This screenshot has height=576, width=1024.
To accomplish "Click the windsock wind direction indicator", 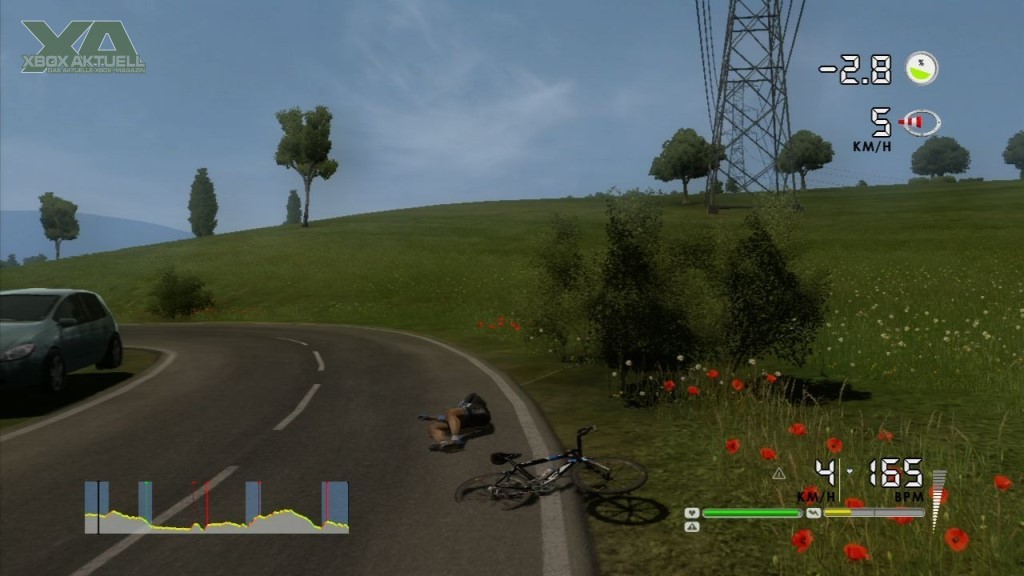I will [919, 123].
